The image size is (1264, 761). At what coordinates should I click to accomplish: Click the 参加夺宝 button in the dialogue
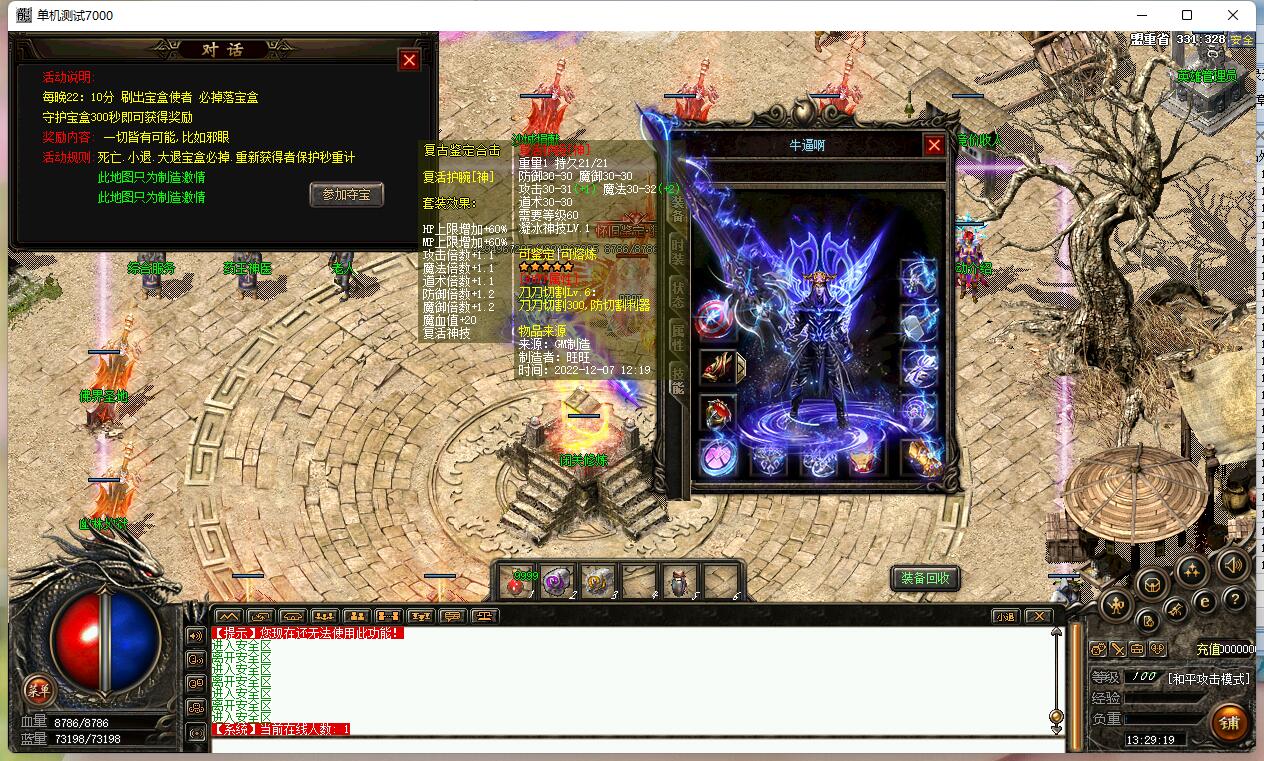(x=346, y=194)
